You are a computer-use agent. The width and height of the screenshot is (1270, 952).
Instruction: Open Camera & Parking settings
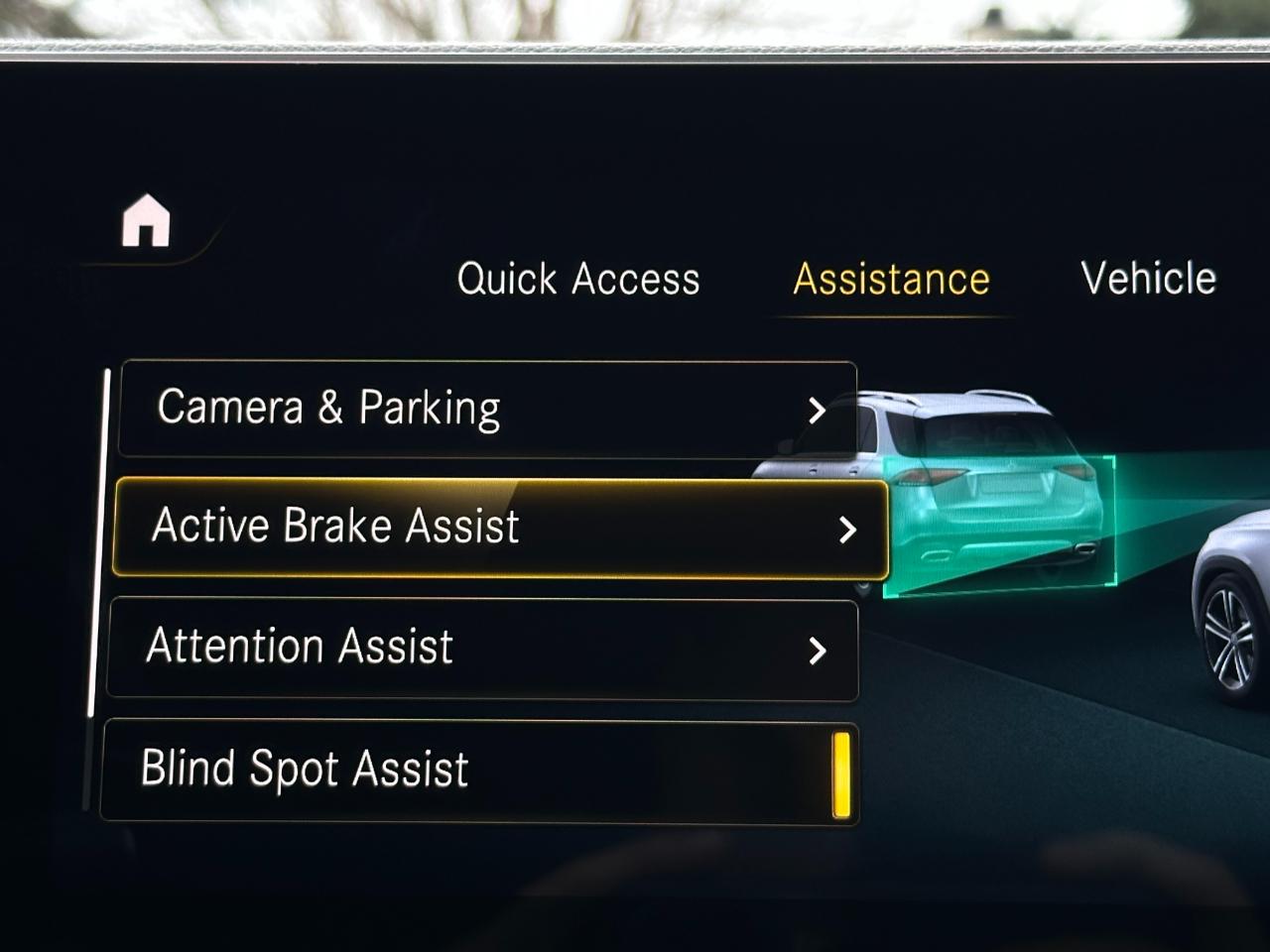click(x=487, y=409)
